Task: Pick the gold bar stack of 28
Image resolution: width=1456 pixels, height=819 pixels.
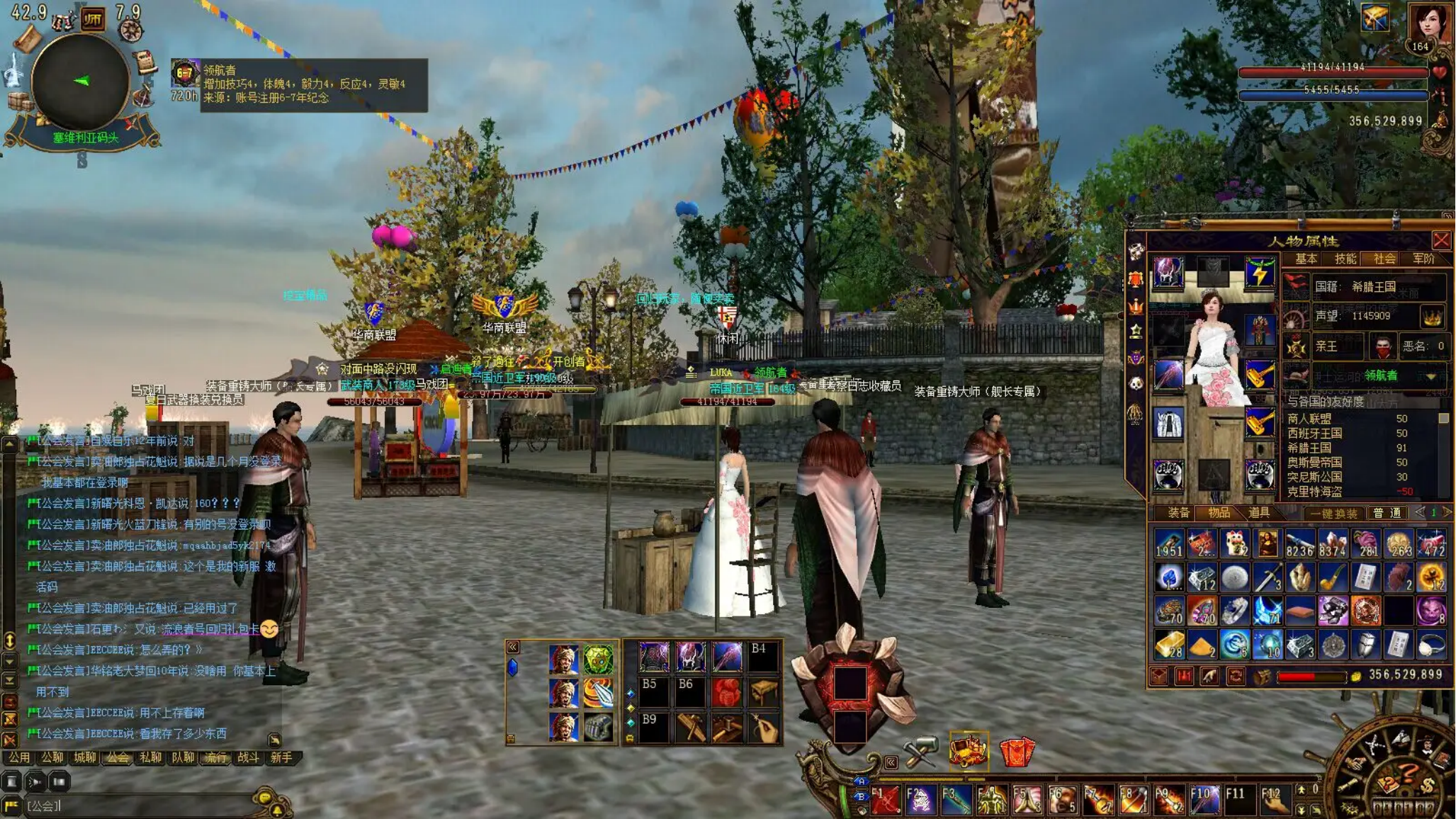Action: [1169, 645]
